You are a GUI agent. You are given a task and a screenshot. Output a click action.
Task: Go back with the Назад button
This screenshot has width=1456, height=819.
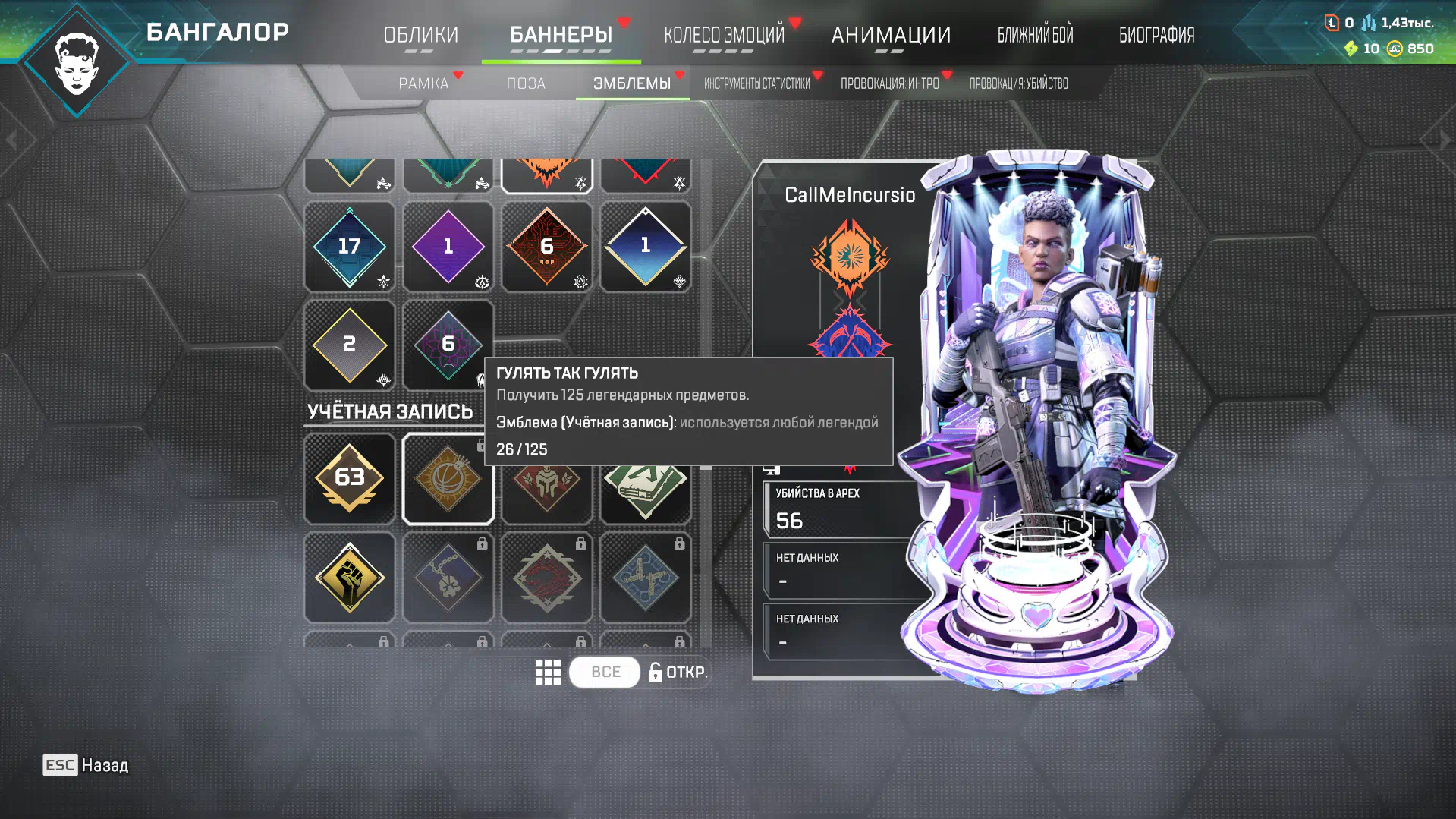[86, 765]
